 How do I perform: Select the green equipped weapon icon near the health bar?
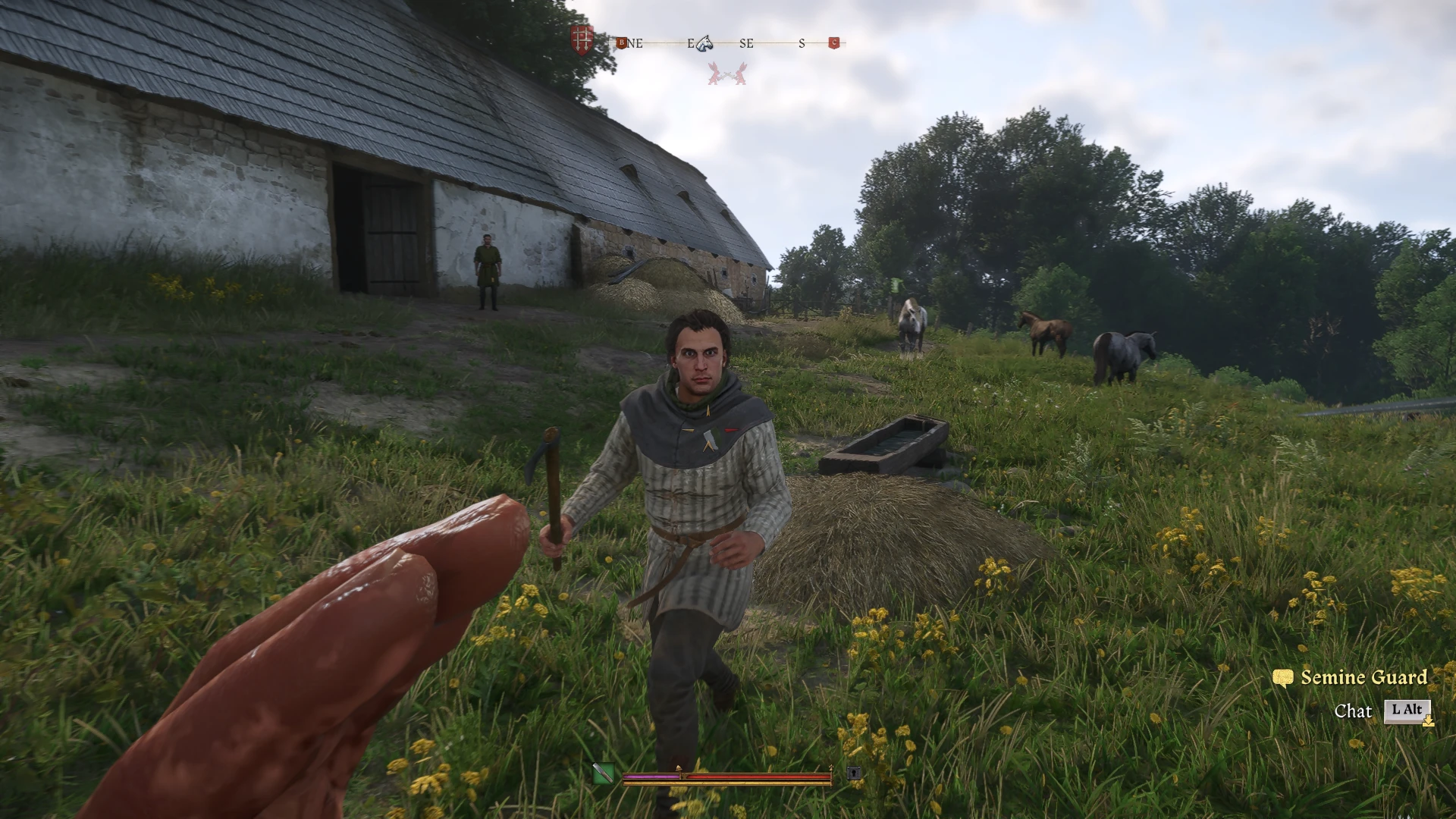604,771
